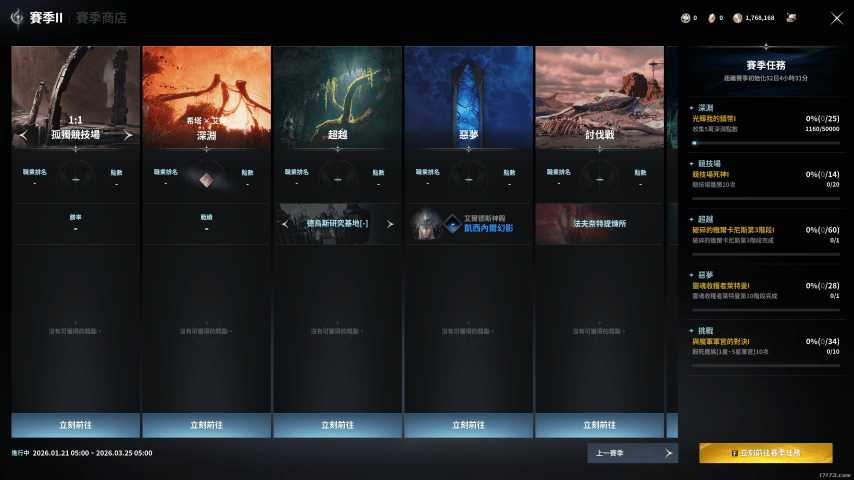Viewport: 854px width, 480px height.
Task: Open the 法夫奈特捷徑所 subjugation entry
Action: [x=599, y=223]
